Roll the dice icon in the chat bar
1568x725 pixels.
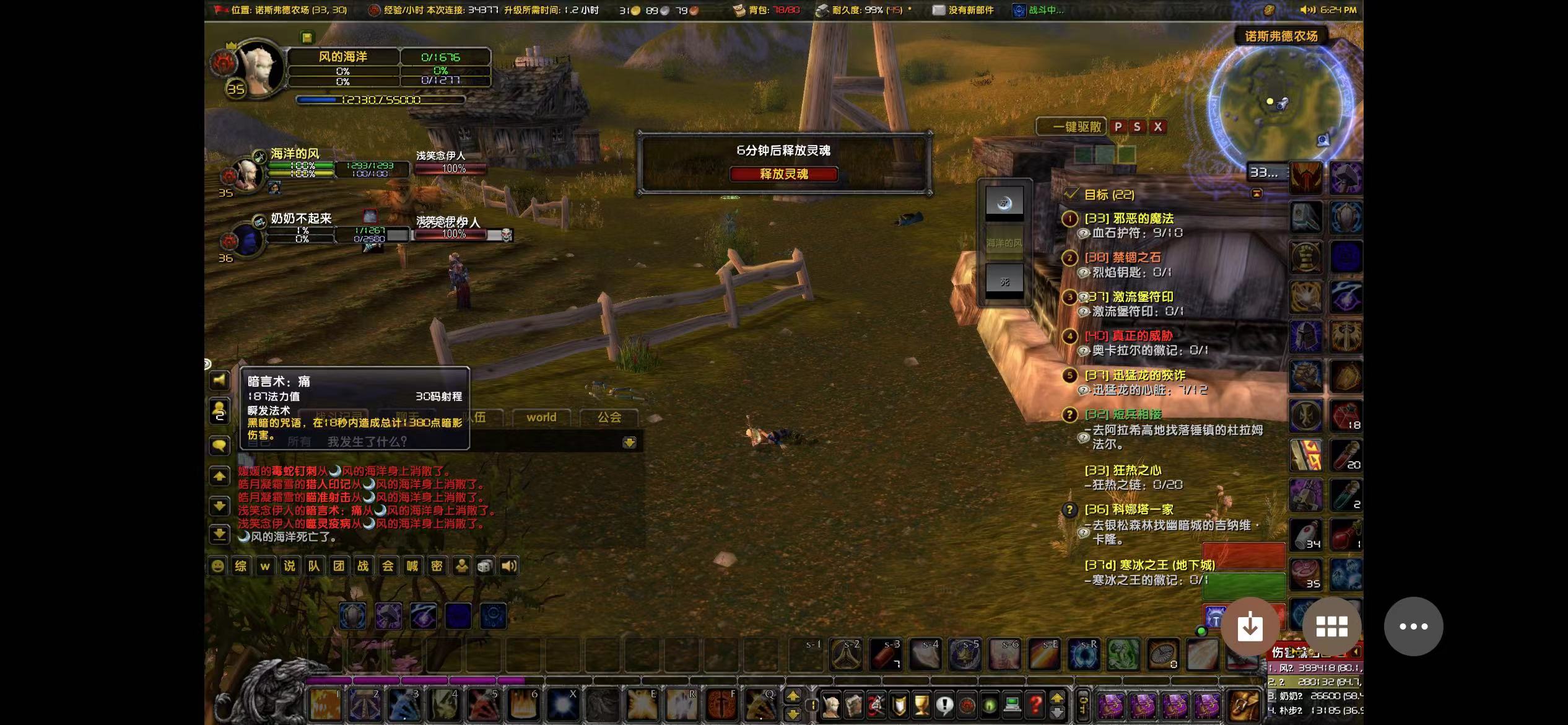click(486, 566)
